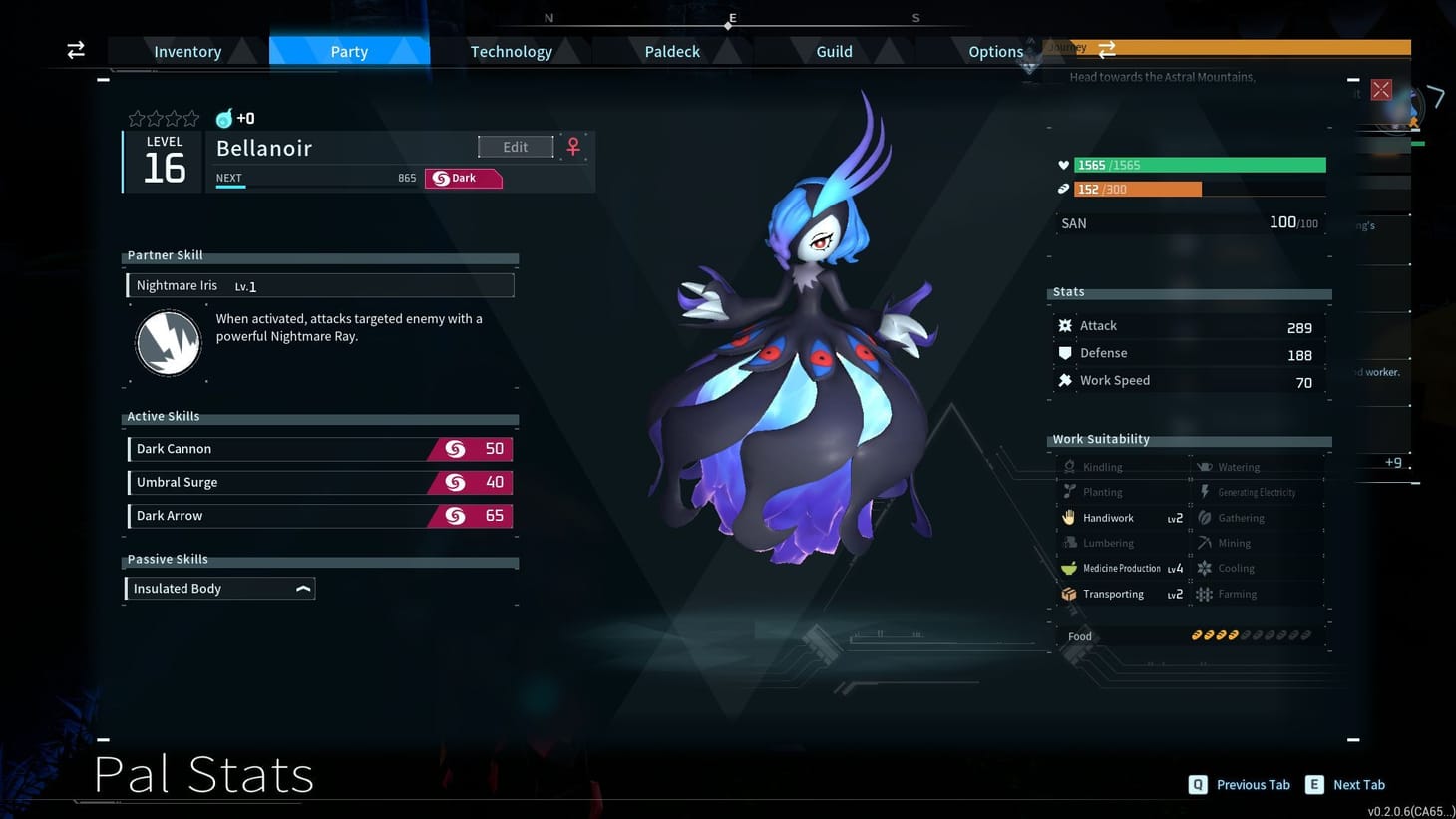Click the Mining pickaxe icon

pyautogui.click(x=1207, y=543)
